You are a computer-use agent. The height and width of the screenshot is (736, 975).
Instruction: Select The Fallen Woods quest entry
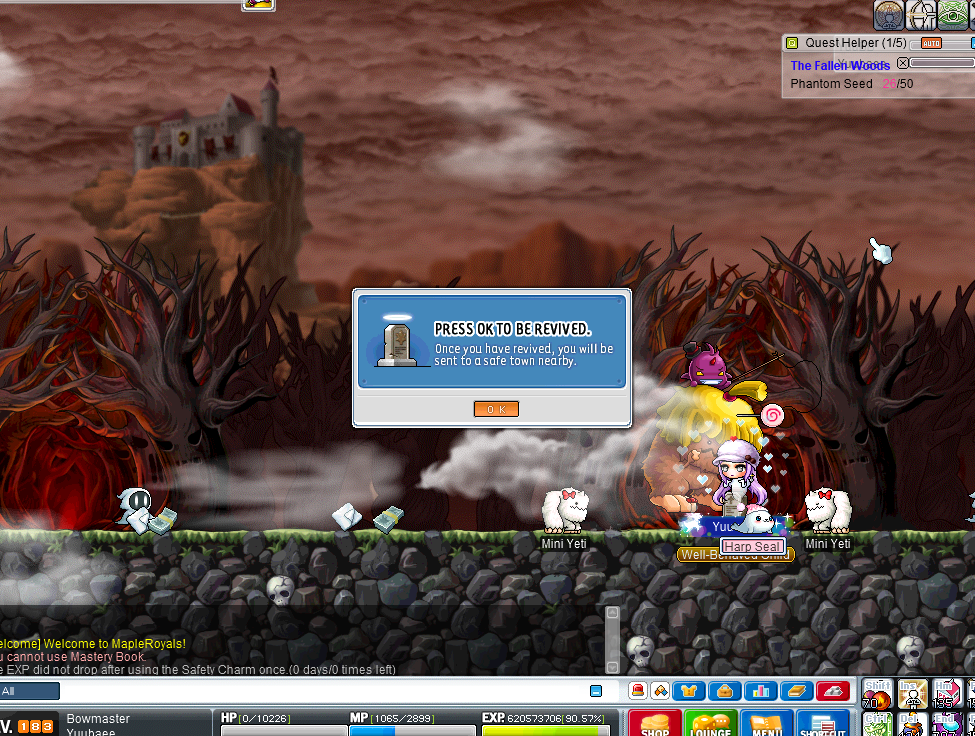tap(840, 65)
